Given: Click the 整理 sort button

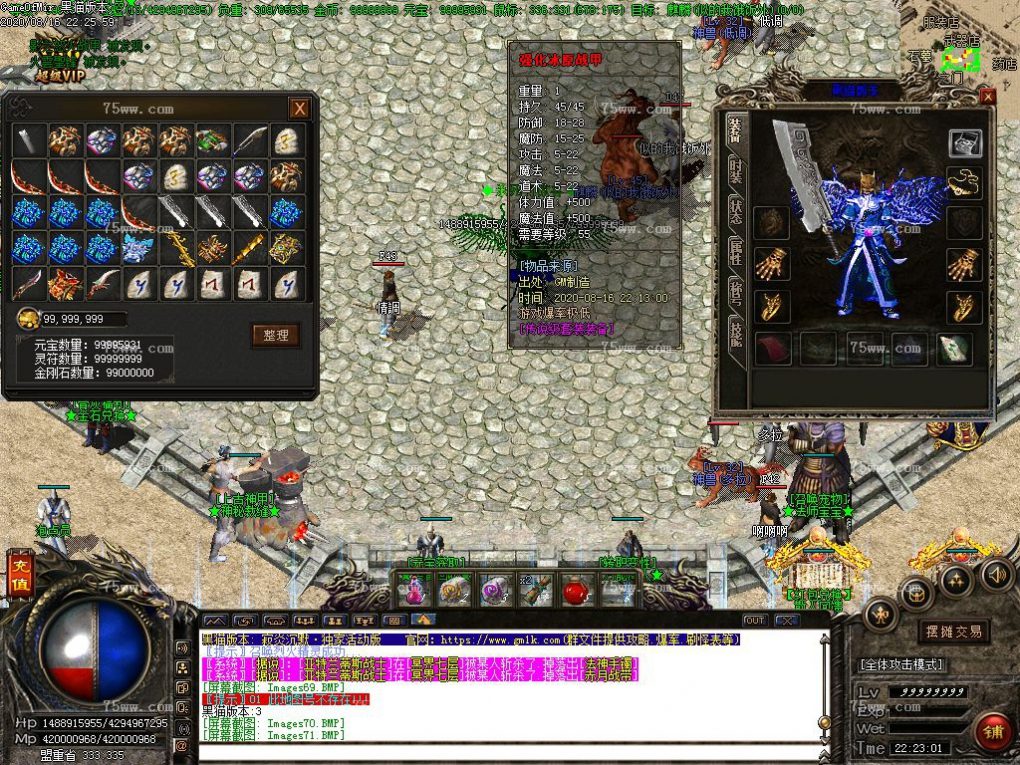Looking at the screenshot, I should pos(275,335).
